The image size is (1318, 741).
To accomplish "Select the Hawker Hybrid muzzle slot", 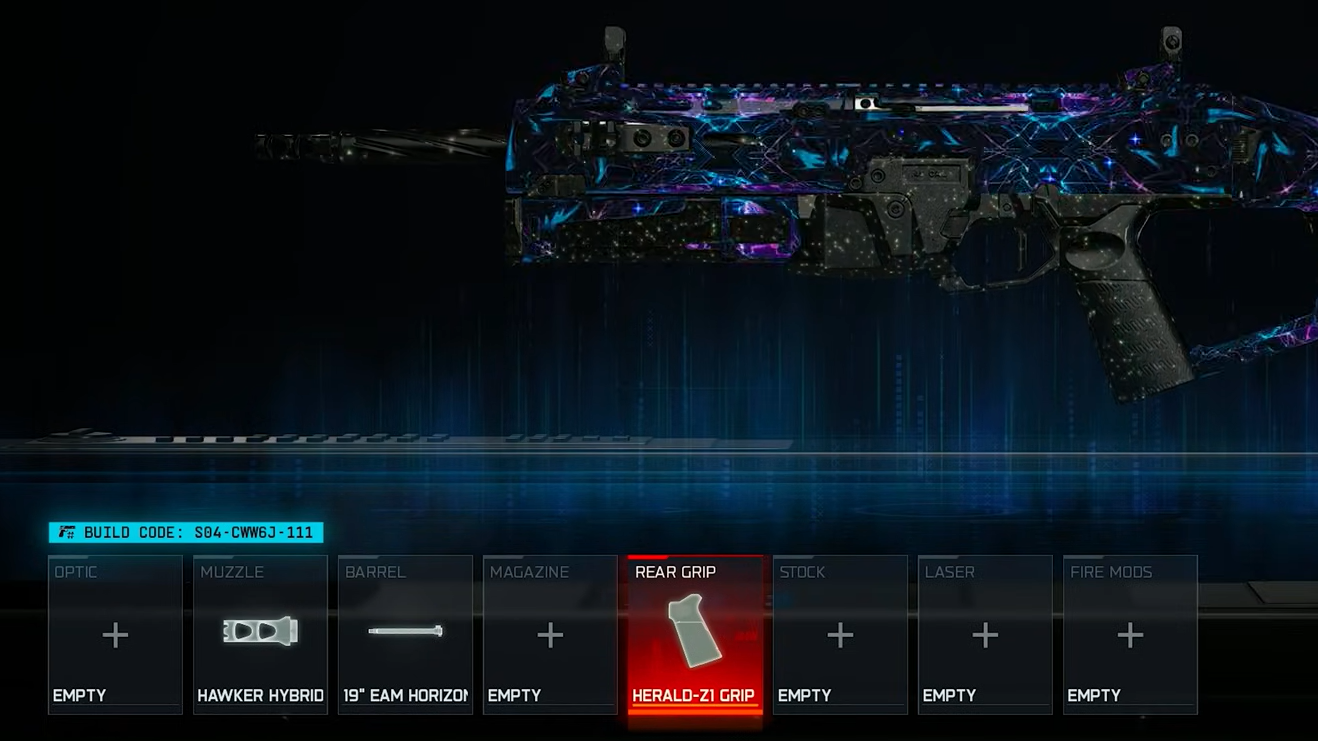I will (x=260, y=634).
